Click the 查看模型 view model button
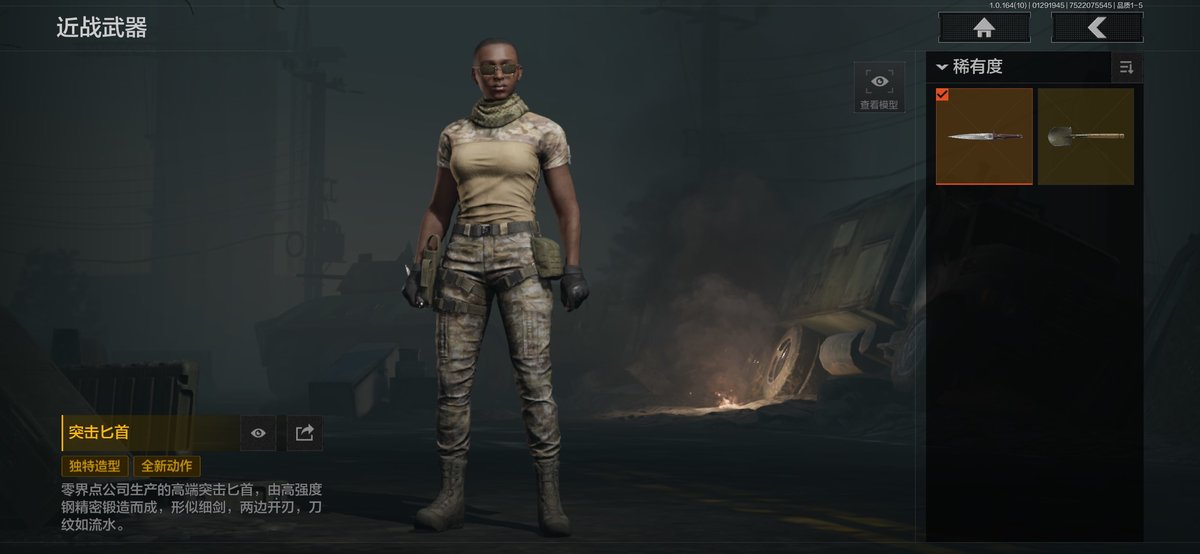 (x=879, y=87)
